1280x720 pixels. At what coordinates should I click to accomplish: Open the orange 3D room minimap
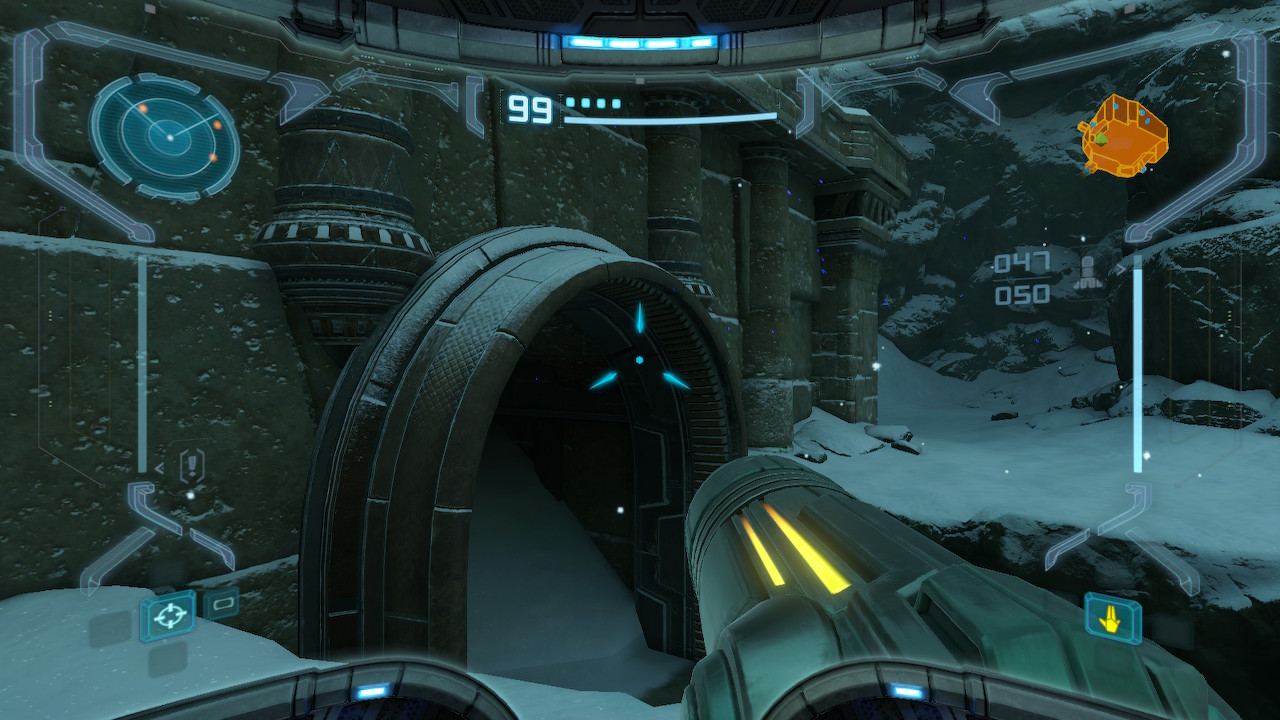(x=1124, y=135)
